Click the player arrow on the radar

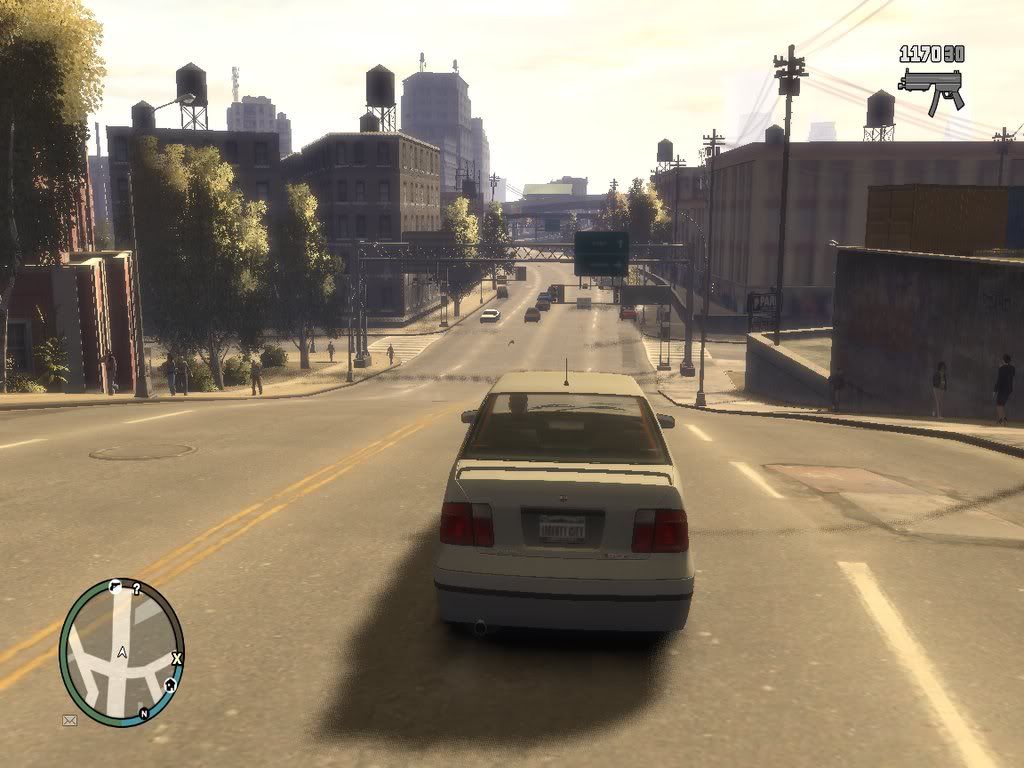[x=122, y=652]
